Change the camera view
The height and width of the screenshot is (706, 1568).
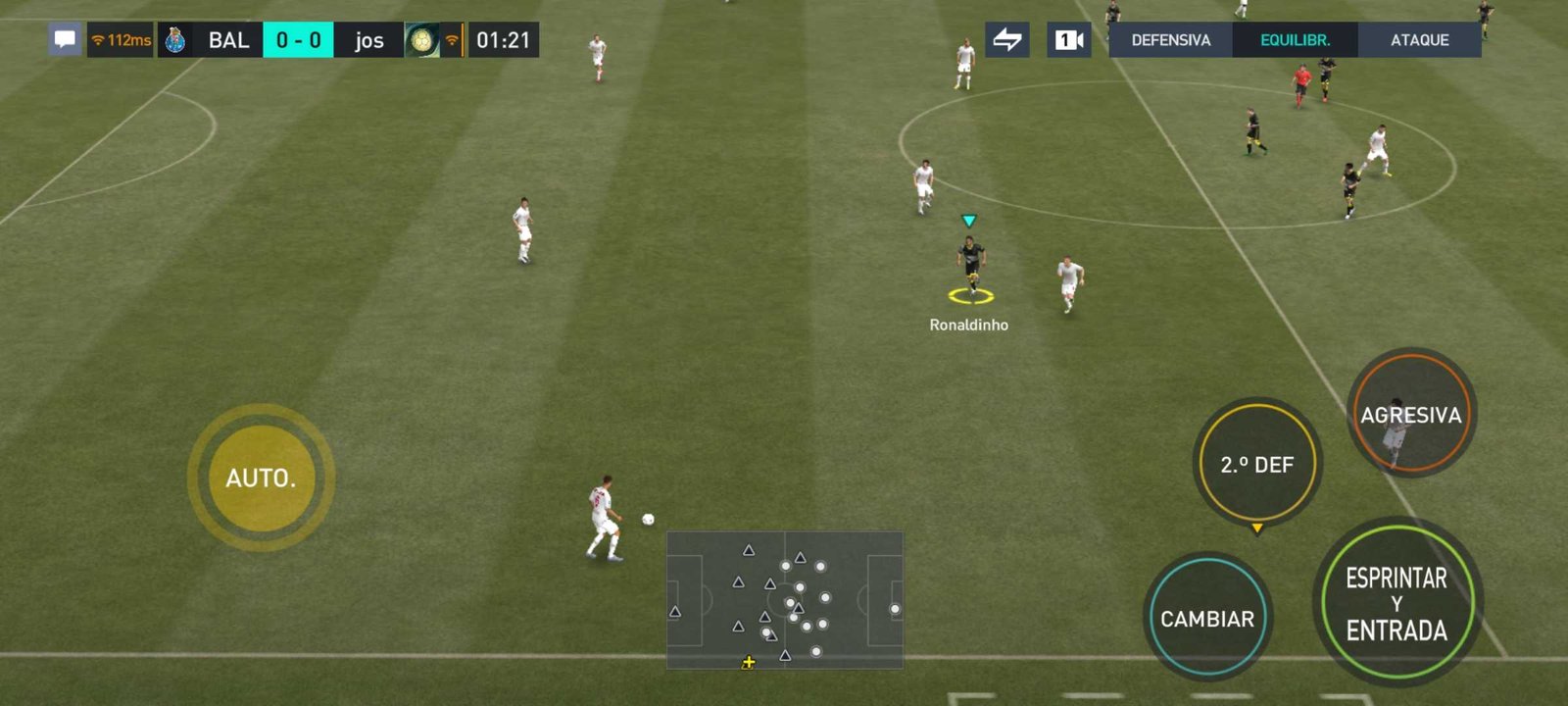pos(1068,40)
